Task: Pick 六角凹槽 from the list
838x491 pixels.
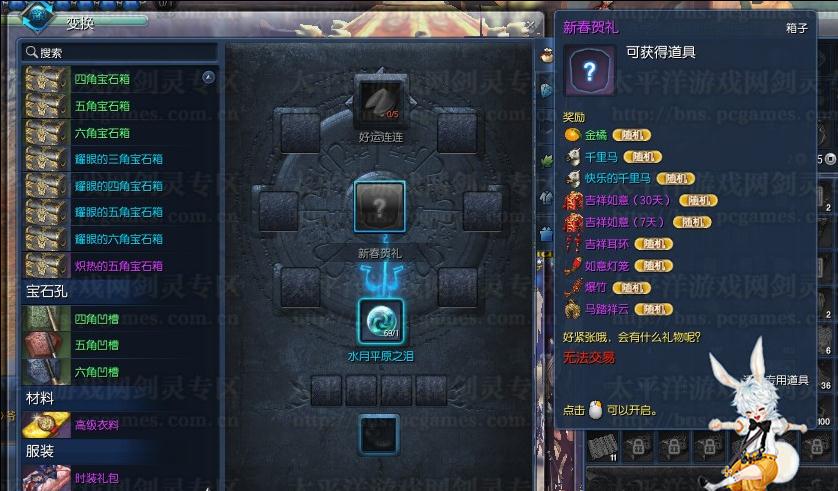Action: (96, 372)
